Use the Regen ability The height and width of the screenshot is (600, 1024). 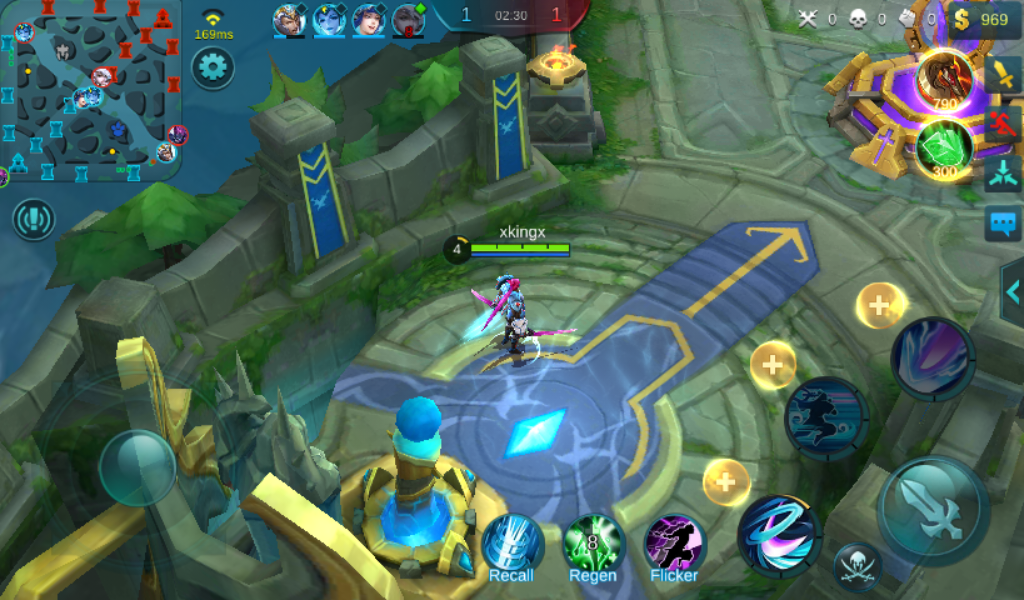click(x=593, y=545)
